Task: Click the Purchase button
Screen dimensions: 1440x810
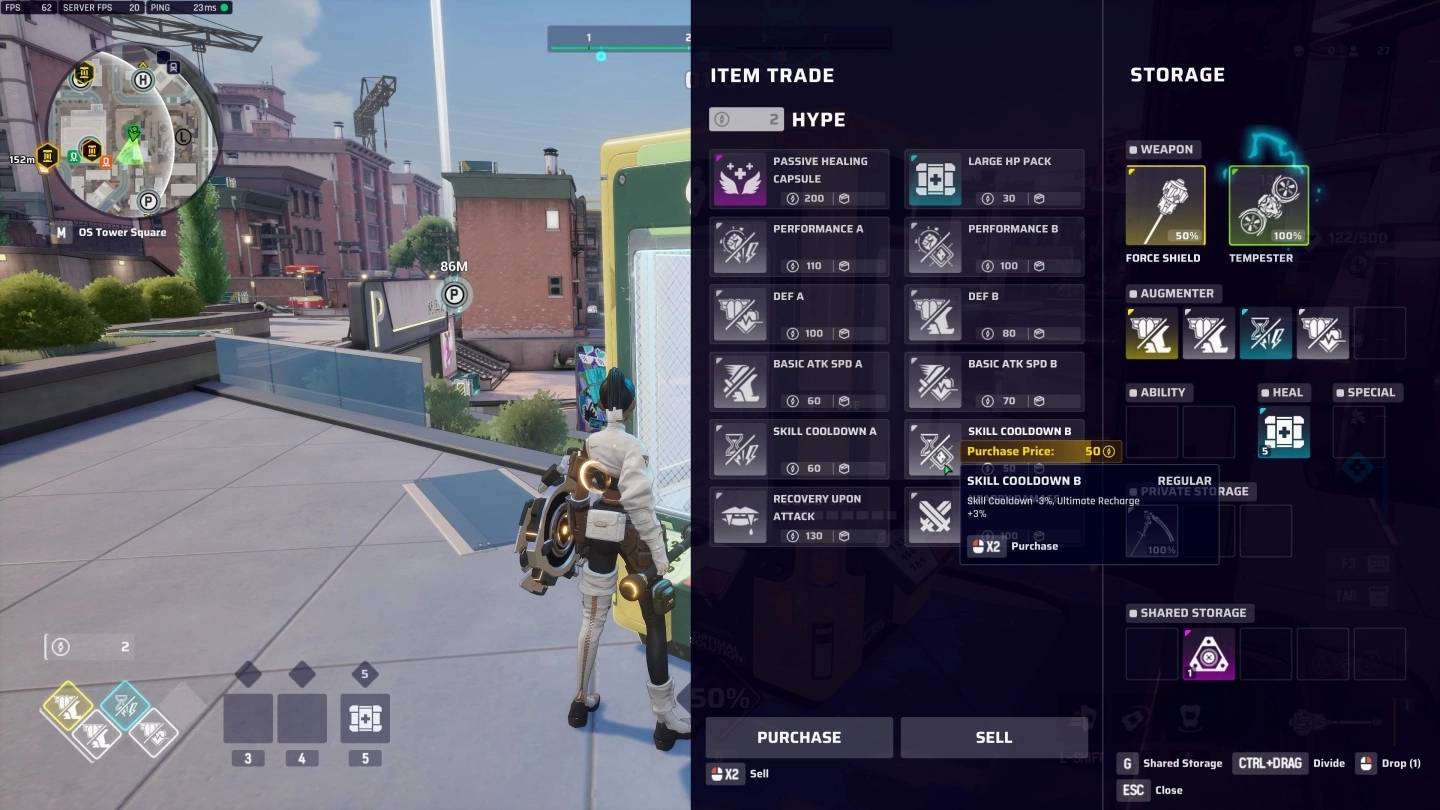Action: coord(798,737)
